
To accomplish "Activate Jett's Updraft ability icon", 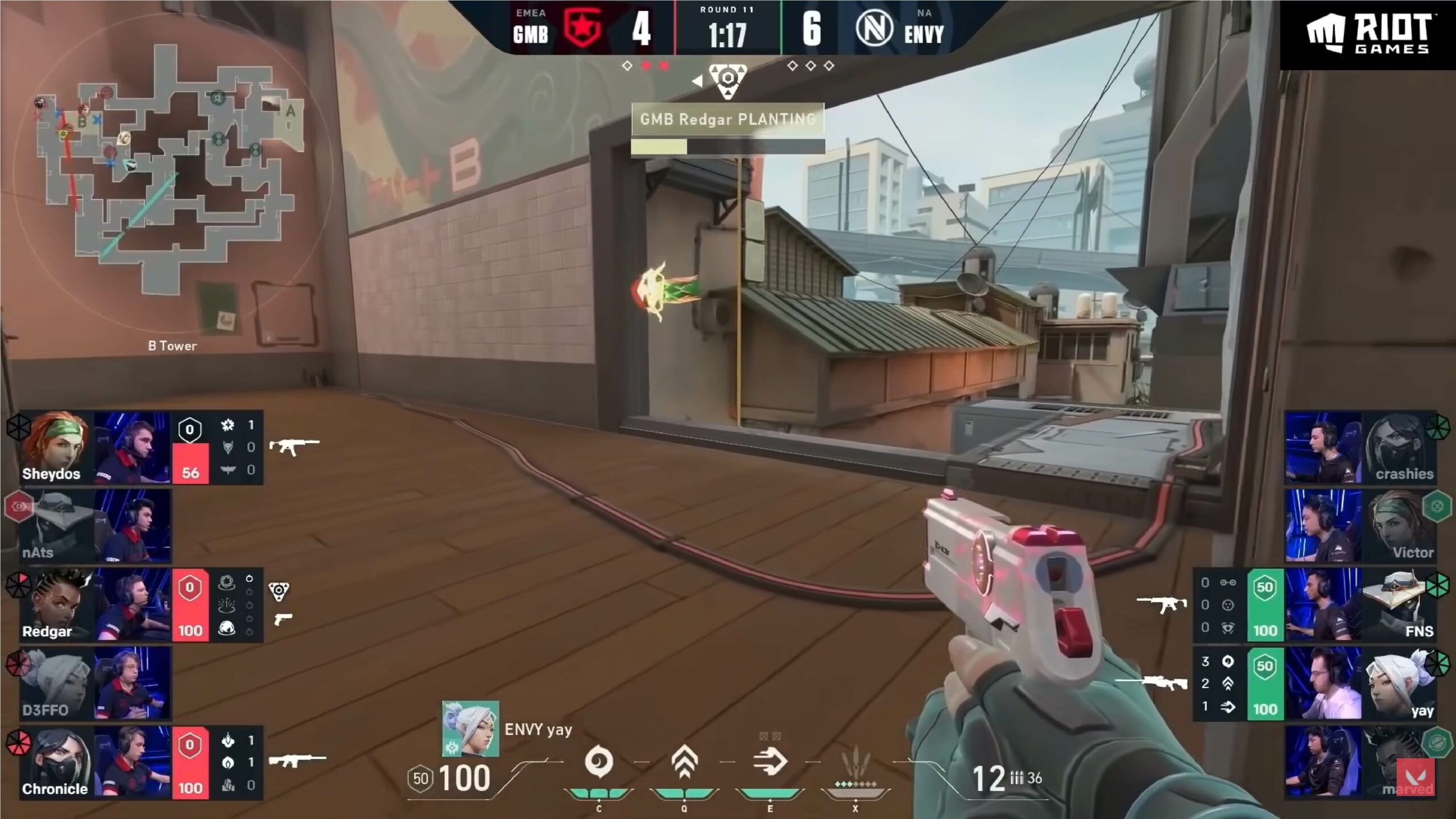I will (684, 762).
